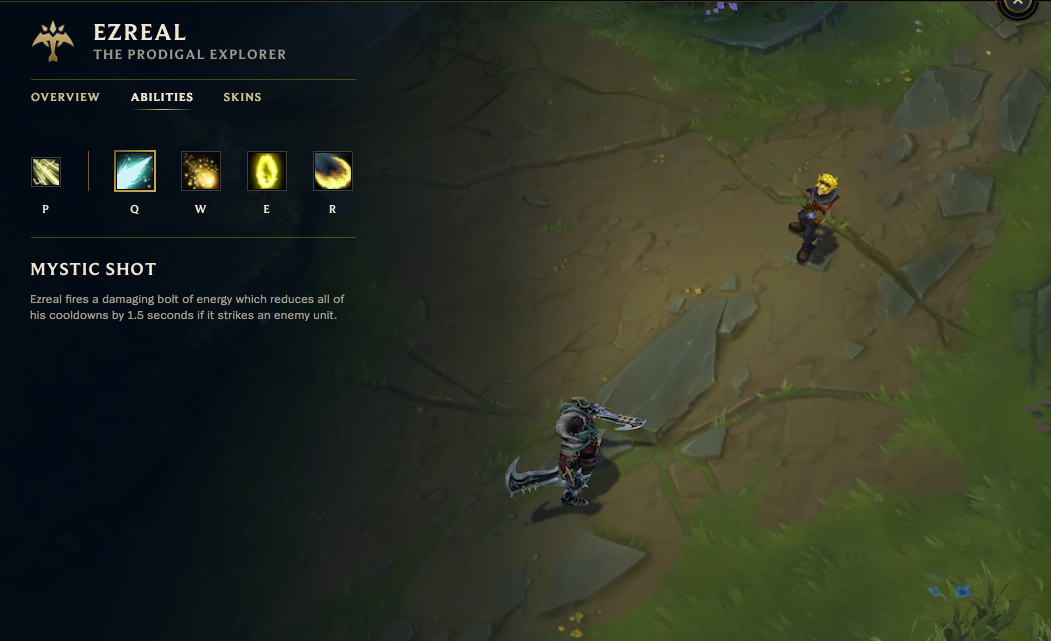
Task: Open the Abilities tab
Action: pyautogui.click(x=162, y=97)
